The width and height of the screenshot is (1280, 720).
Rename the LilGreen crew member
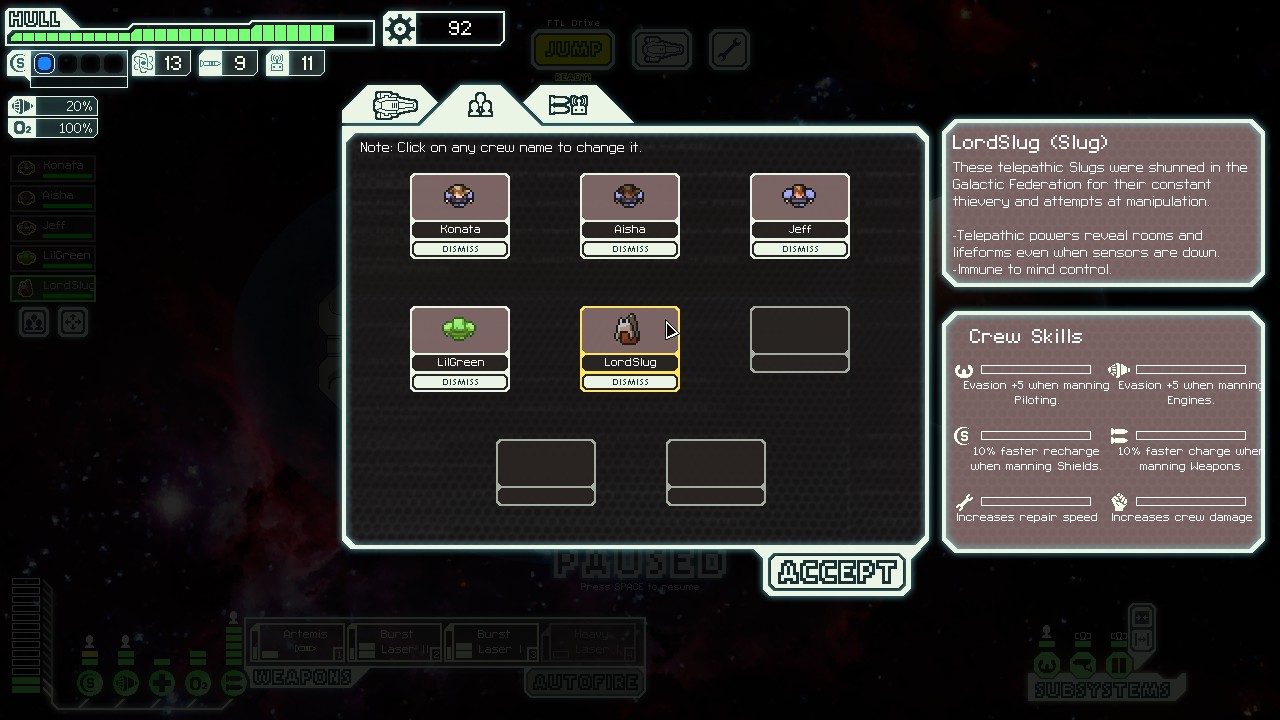(460, 362)
